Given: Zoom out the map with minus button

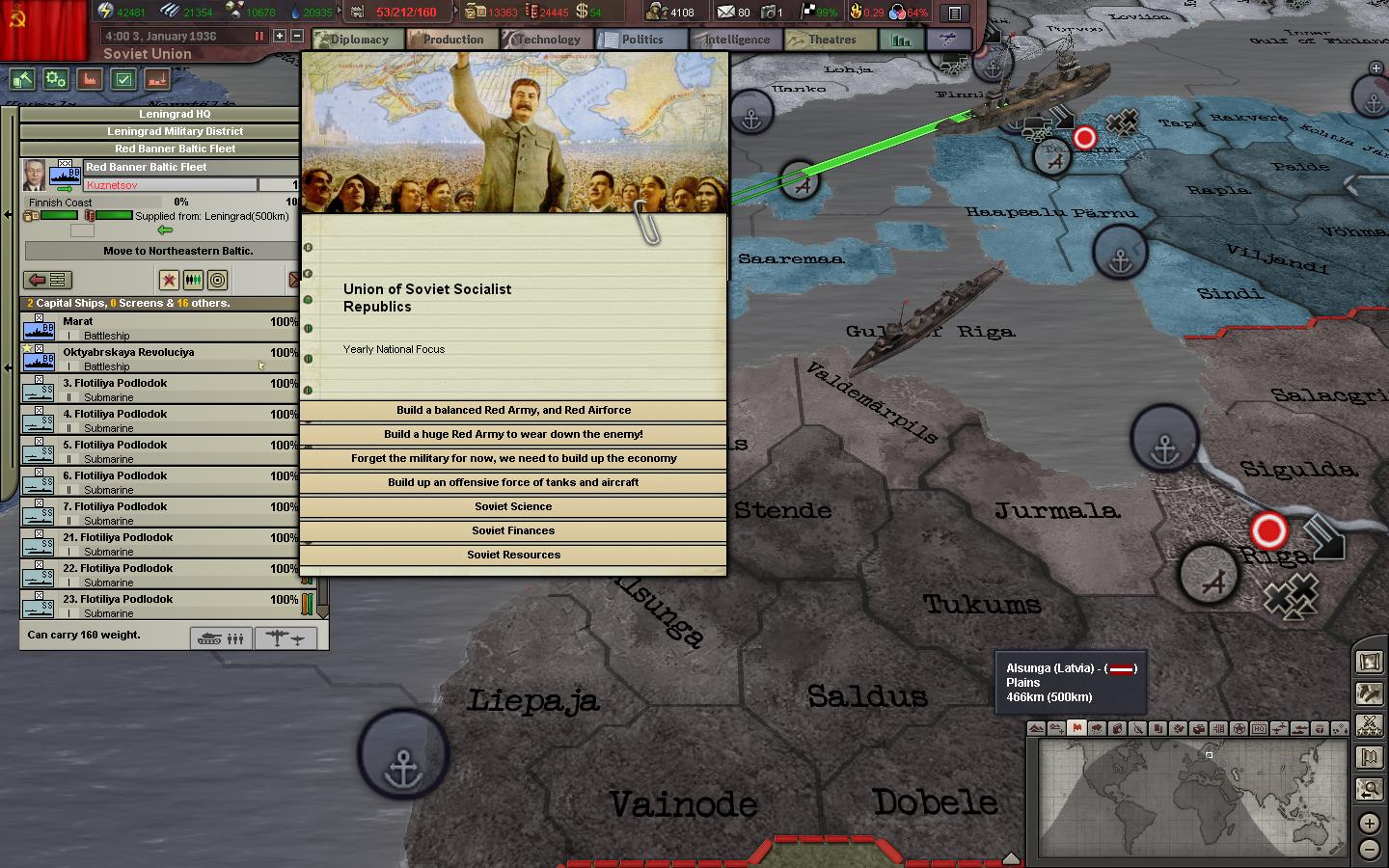Looking at the screenshot, I should tap(1369, 849).
